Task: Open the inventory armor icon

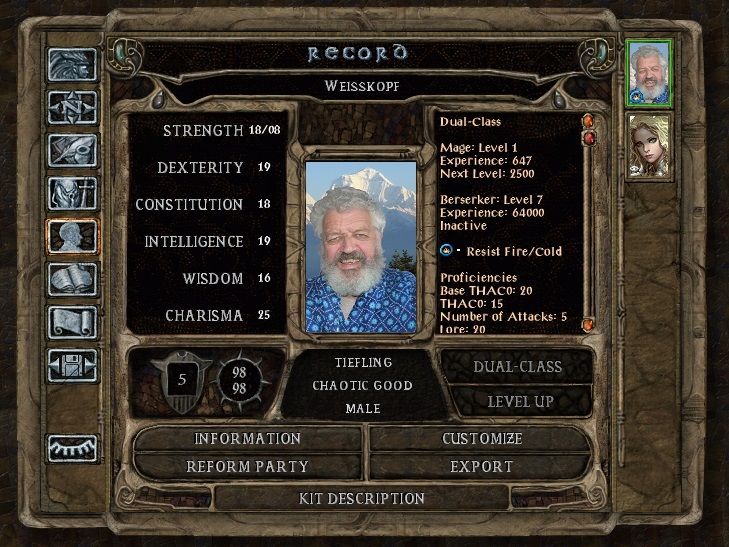Action: [73, 193]
